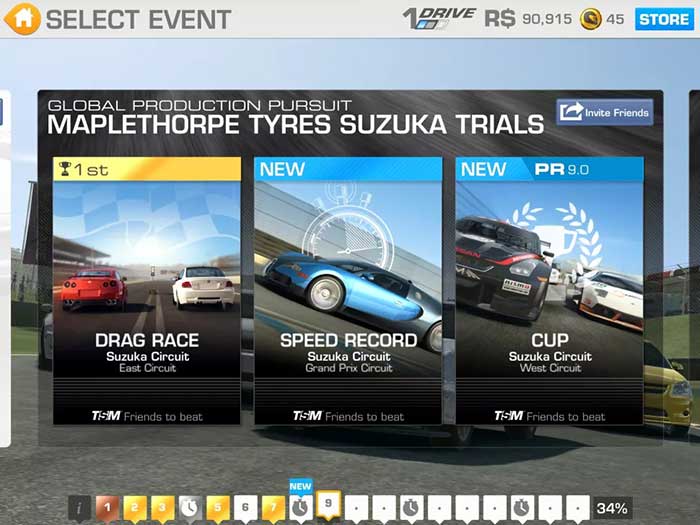Go to tier 2 marker
The height and width of the screenshot is (525, 700).
point(135,508)
